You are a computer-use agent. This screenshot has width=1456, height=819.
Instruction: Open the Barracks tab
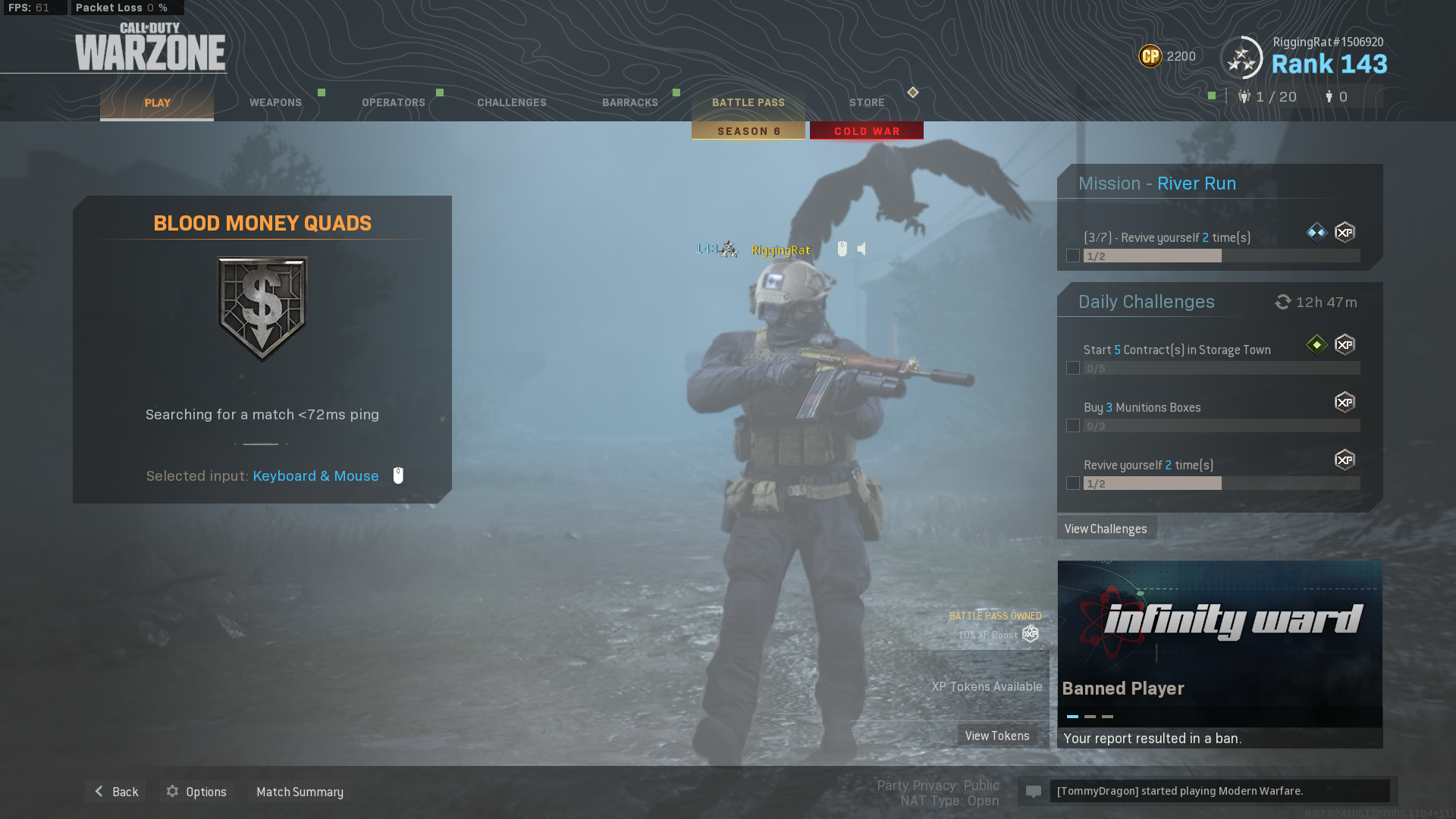coord(629,102)
